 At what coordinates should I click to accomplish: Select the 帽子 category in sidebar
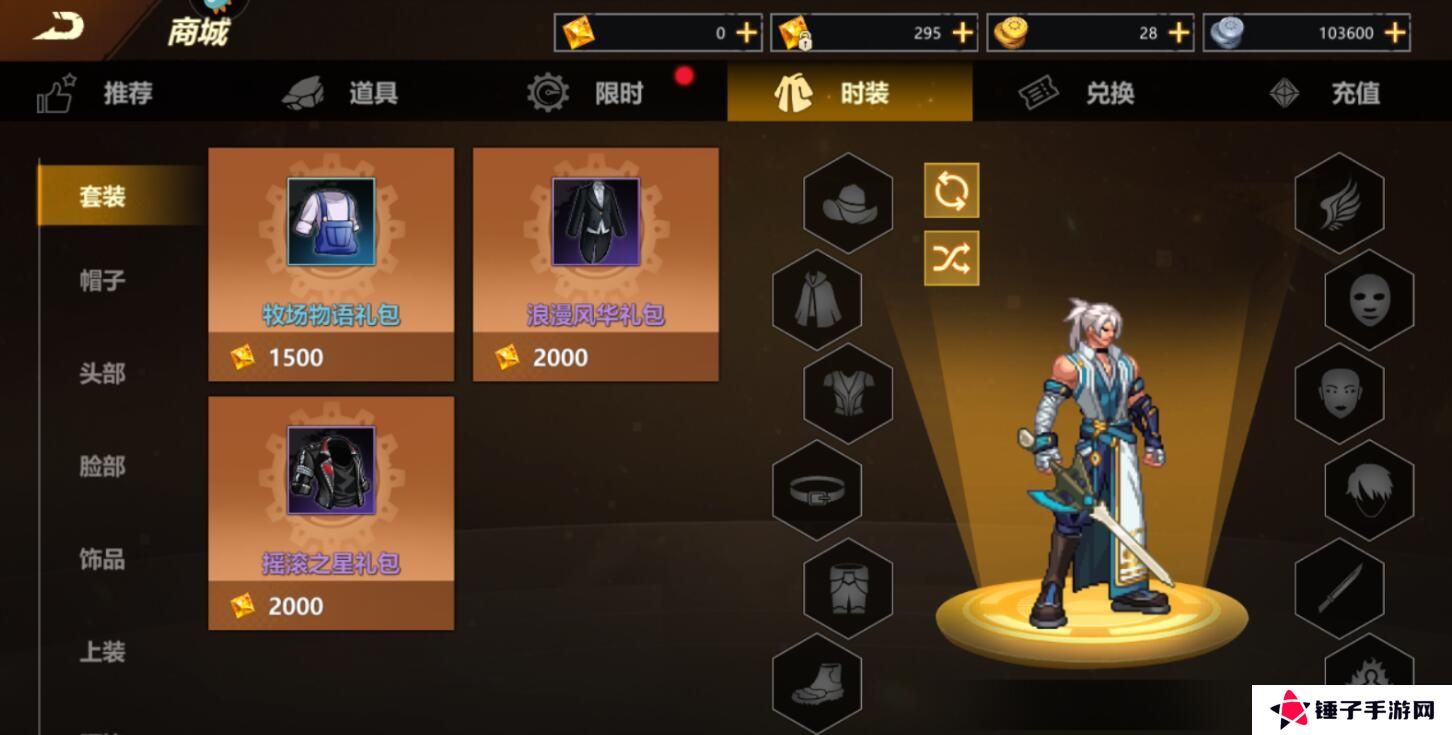100,281
